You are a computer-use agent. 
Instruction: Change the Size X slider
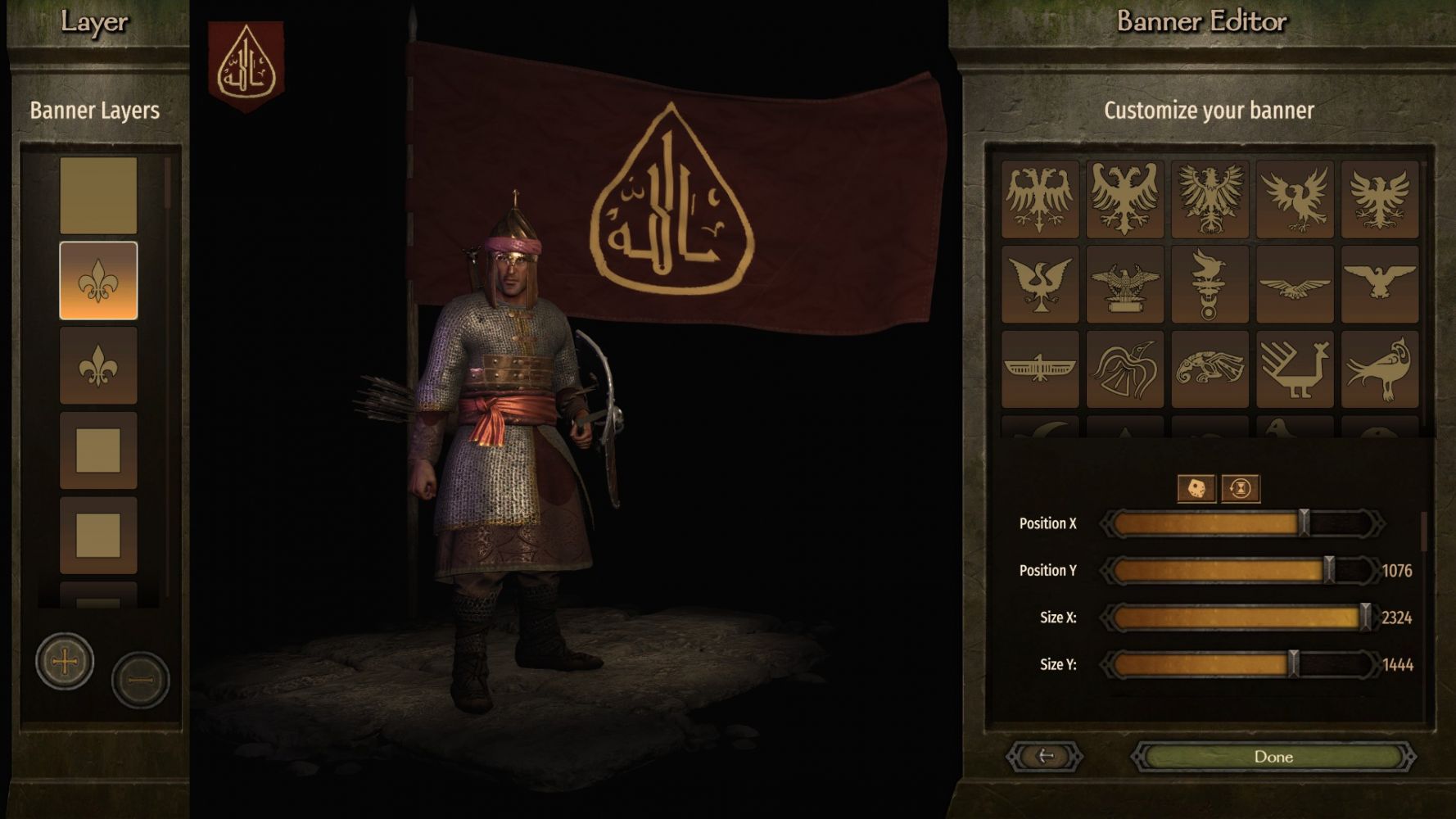click(1364, 618)
